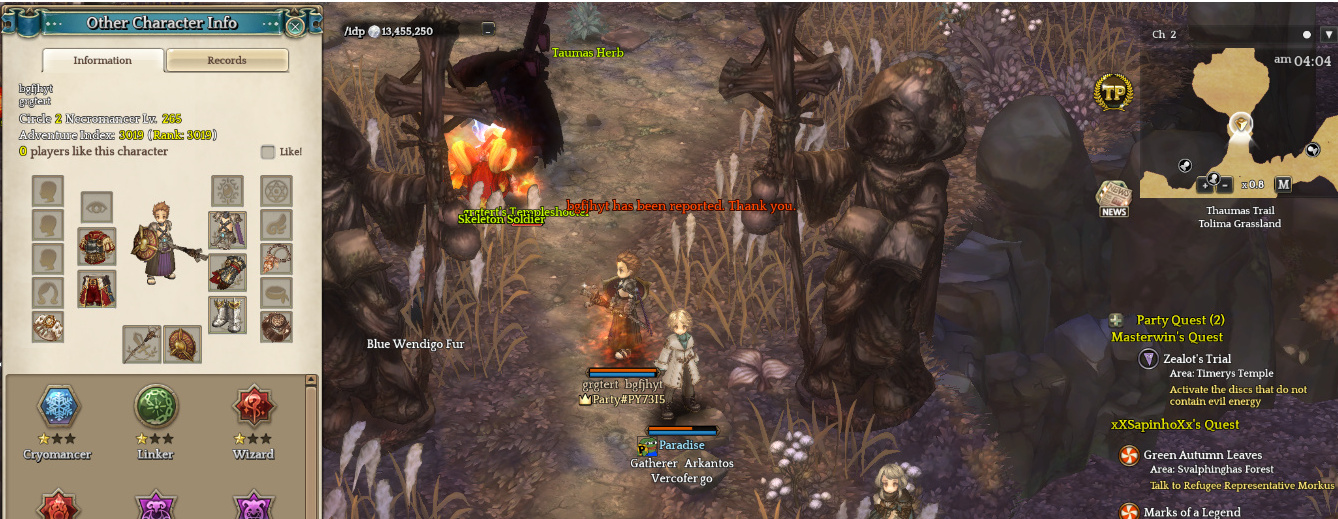This screenshot has height=519, width=1338.
Task: View the Linker class icon
Action: coord(156,407)
